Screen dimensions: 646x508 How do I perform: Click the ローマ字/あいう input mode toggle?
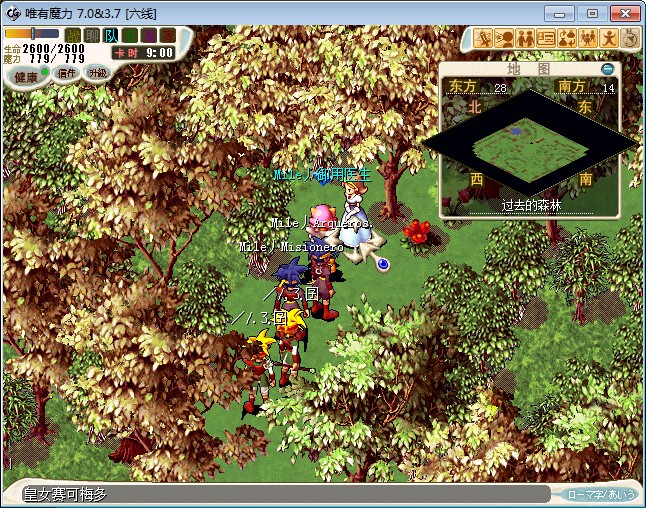click(601, 494)
